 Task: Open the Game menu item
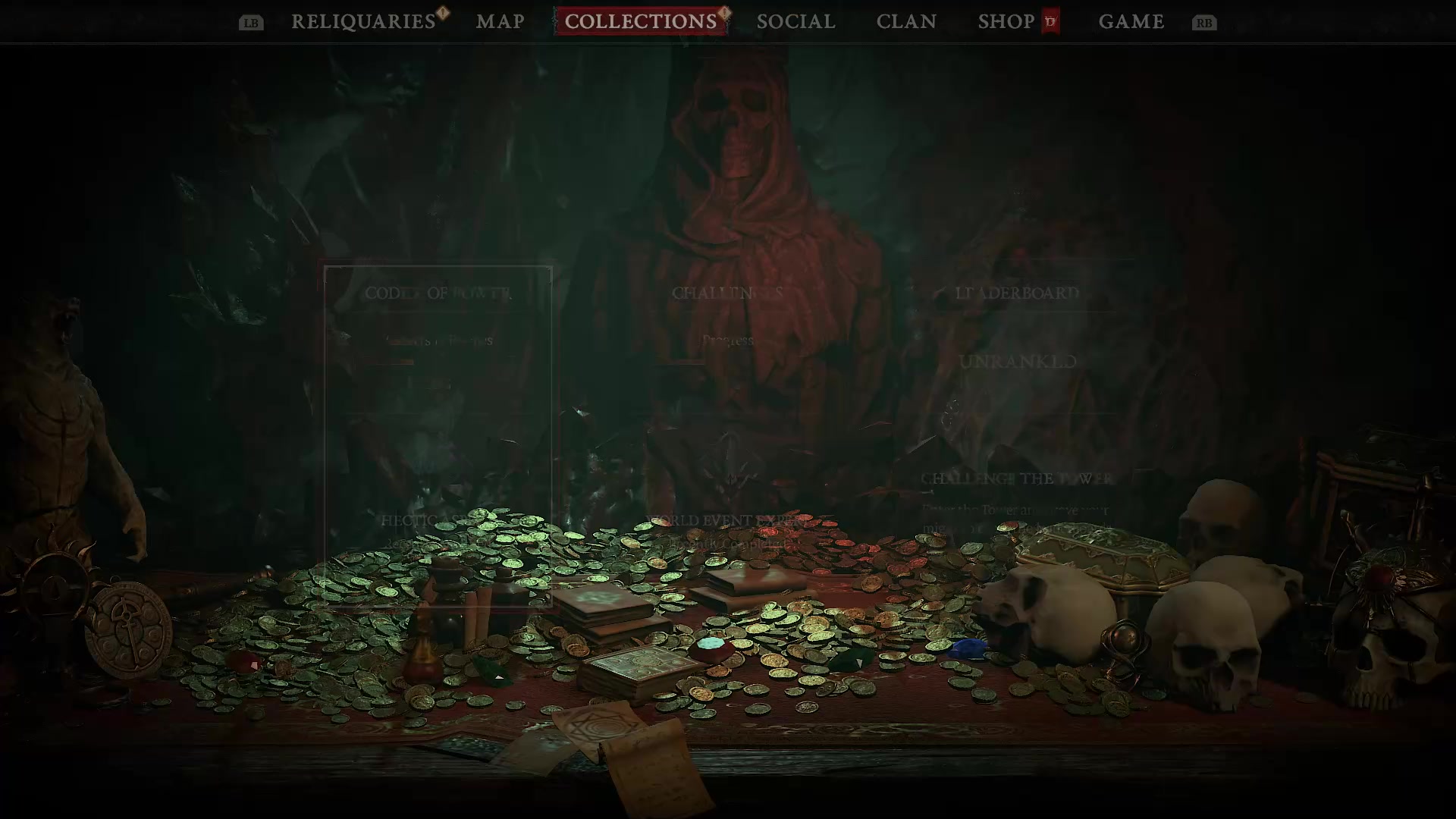[x=1131, y=21]
